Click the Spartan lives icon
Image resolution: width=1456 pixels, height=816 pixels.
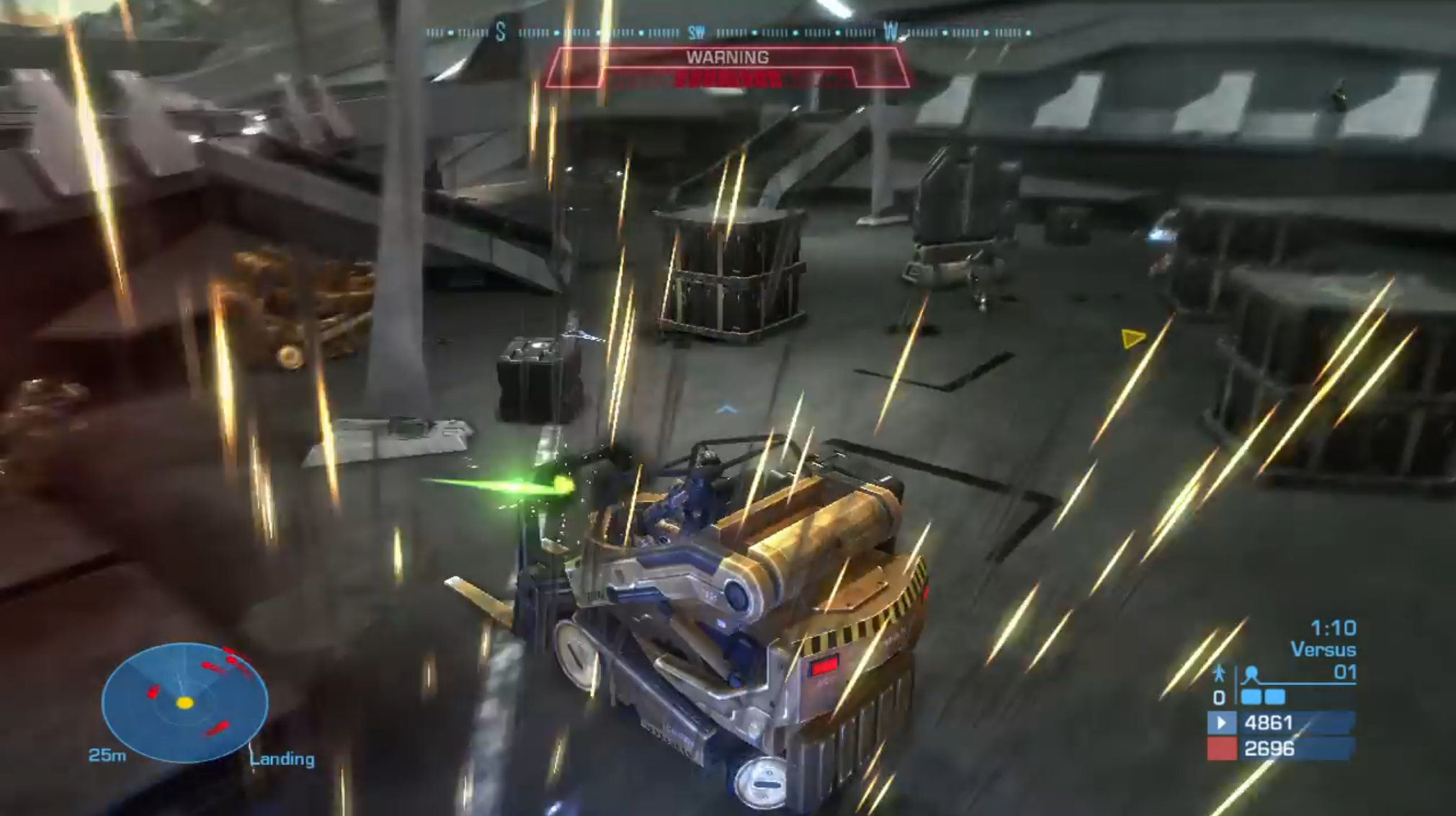(x=1218, y=673)
